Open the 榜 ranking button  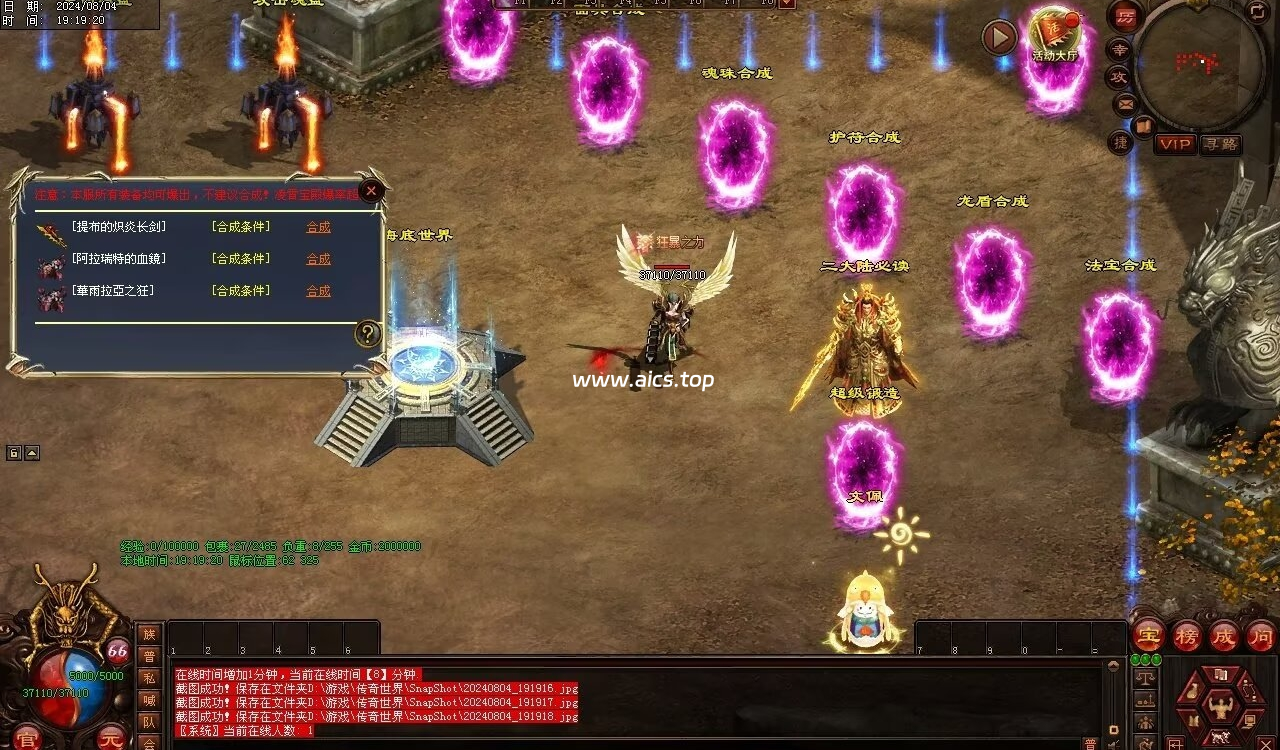[x=1187, y=635]
